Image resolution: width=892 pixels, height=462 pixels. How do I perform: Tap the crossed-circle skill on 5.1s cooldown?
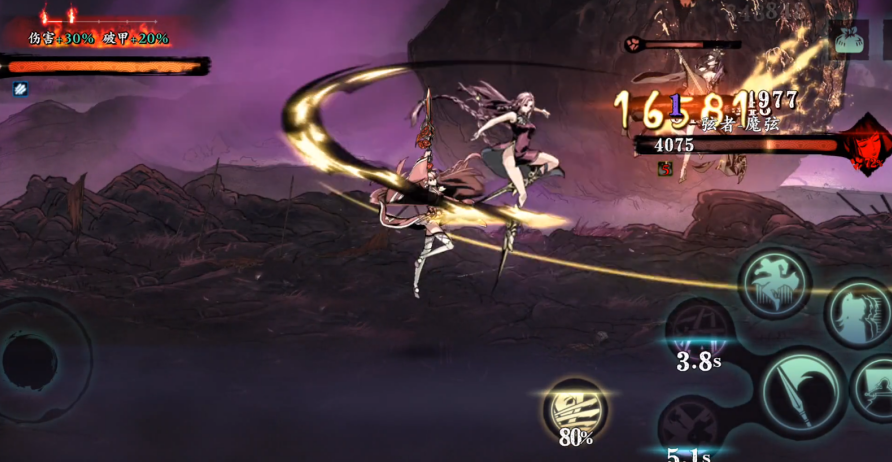[691, 425]
